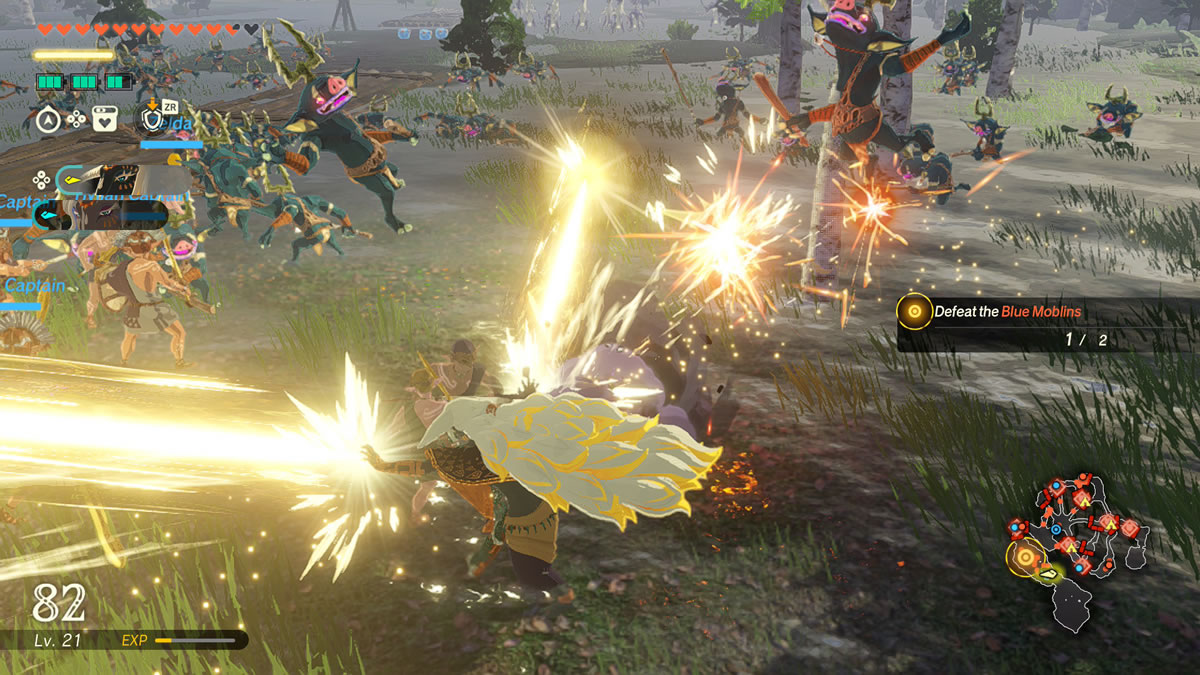This screenshot has width=1200, height=675.
Task: Click the player arrow marker on minimap
Action: (x=1049, y=573)
